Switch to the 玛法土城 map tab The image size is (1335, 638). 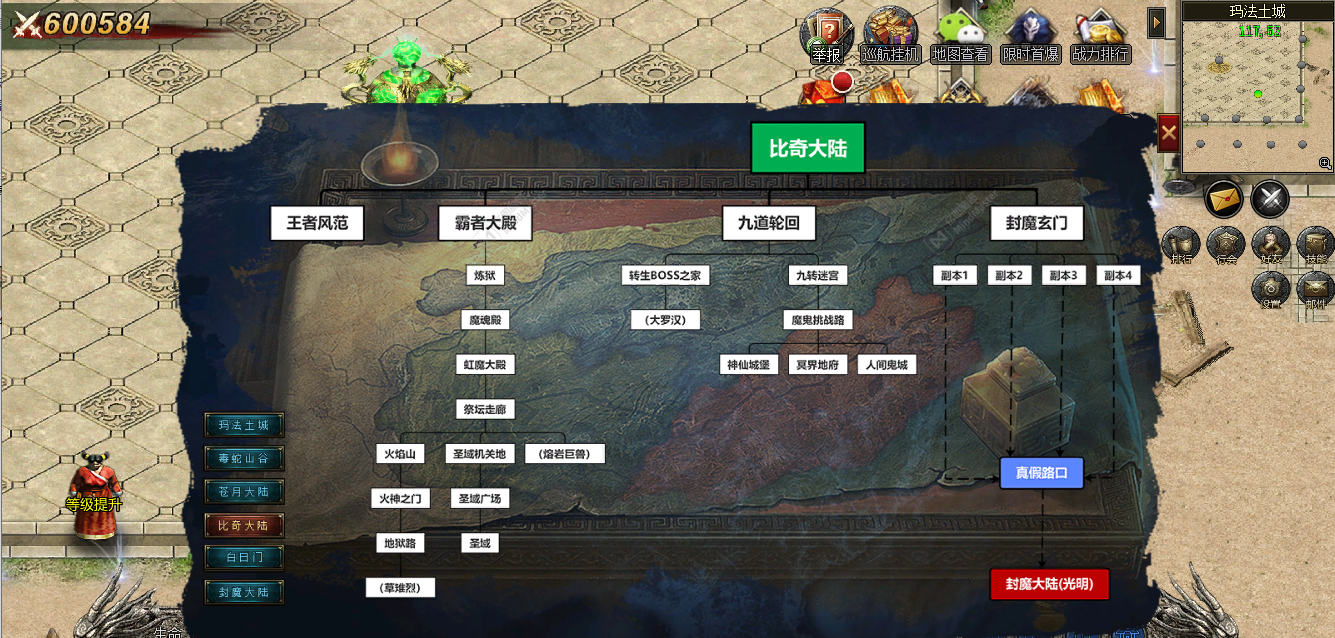click(x=243, y=425)
